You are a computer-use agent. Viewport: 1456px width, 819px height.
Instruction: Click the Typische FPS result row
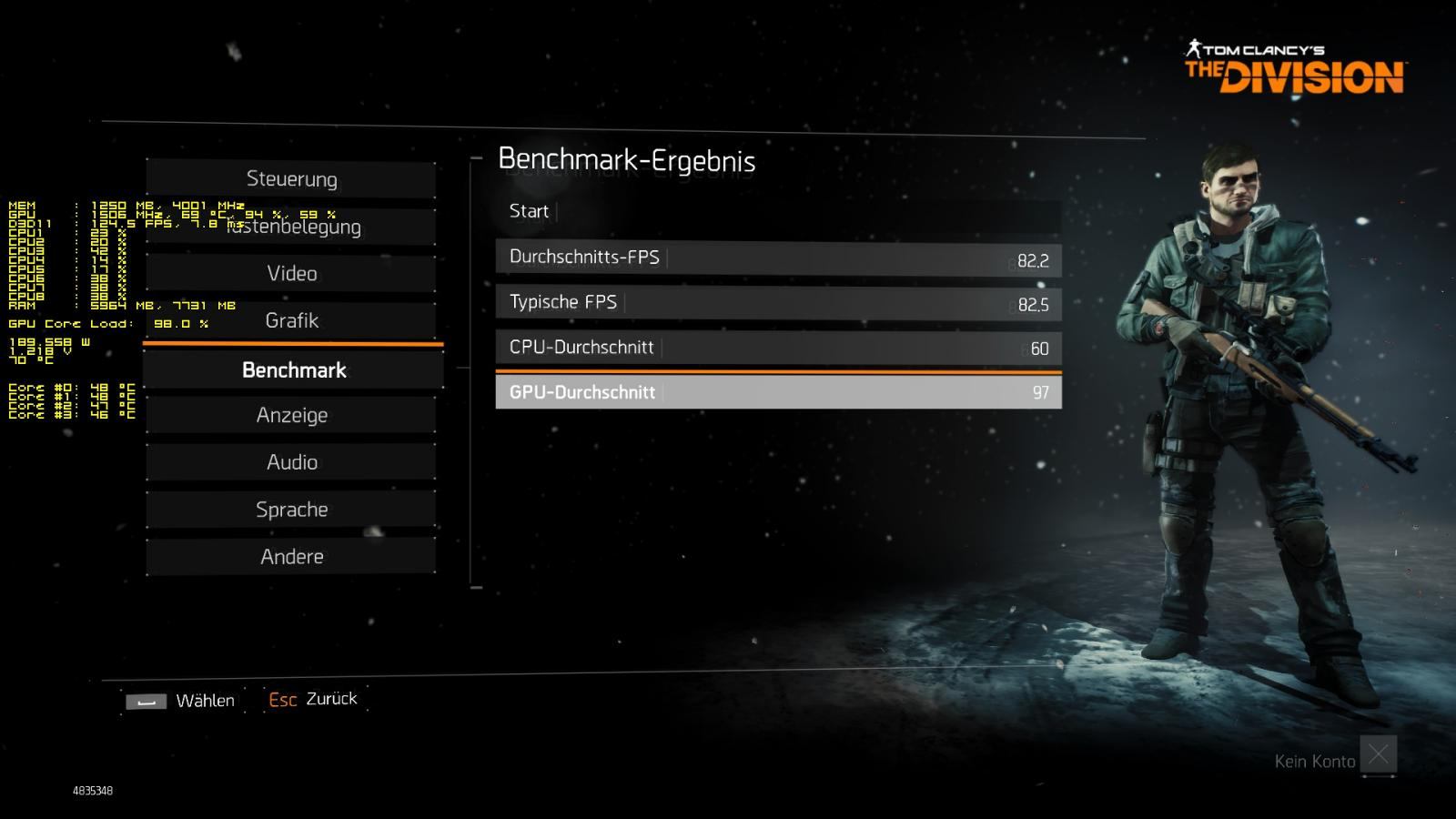tap(778, 302)
